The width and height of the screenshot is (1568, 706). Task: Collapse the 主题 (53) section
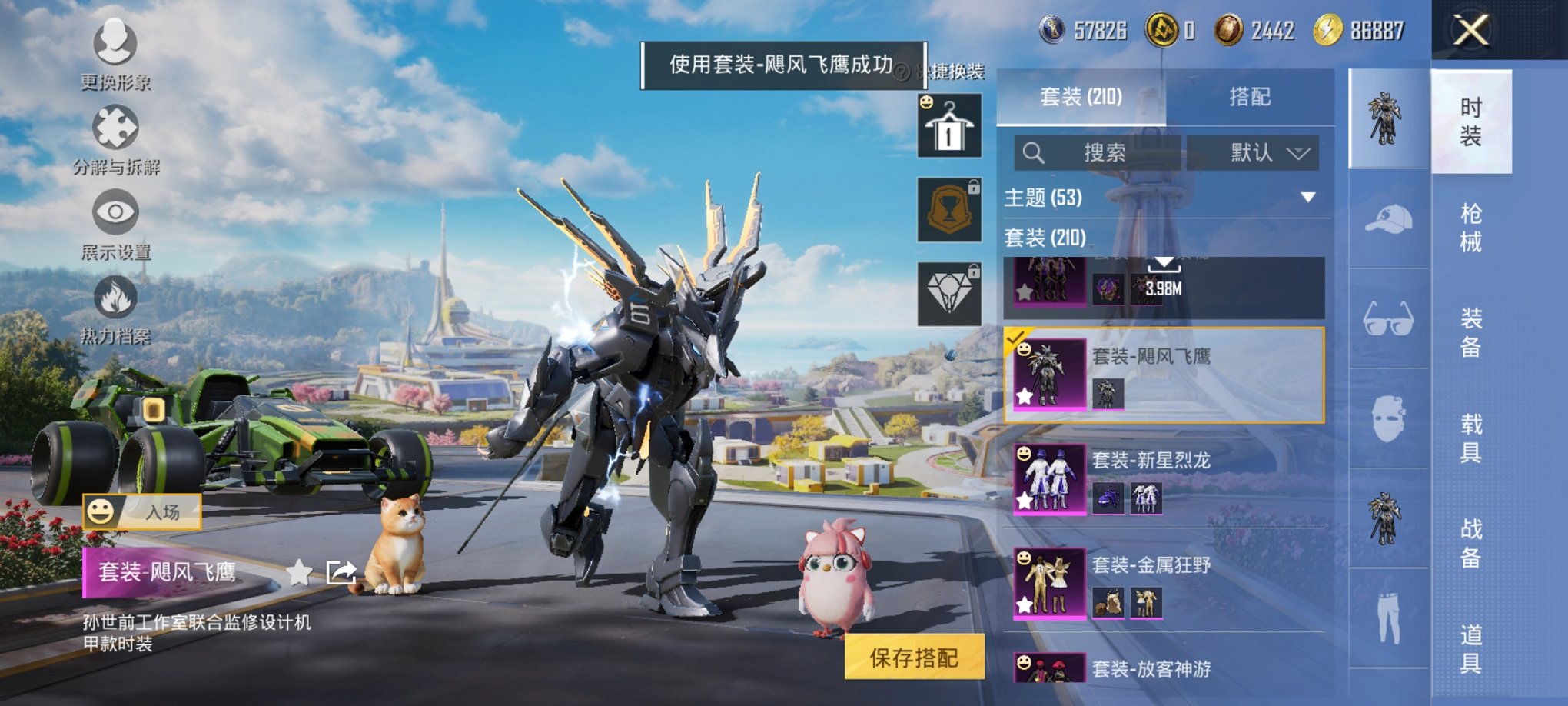(1307, 197)
